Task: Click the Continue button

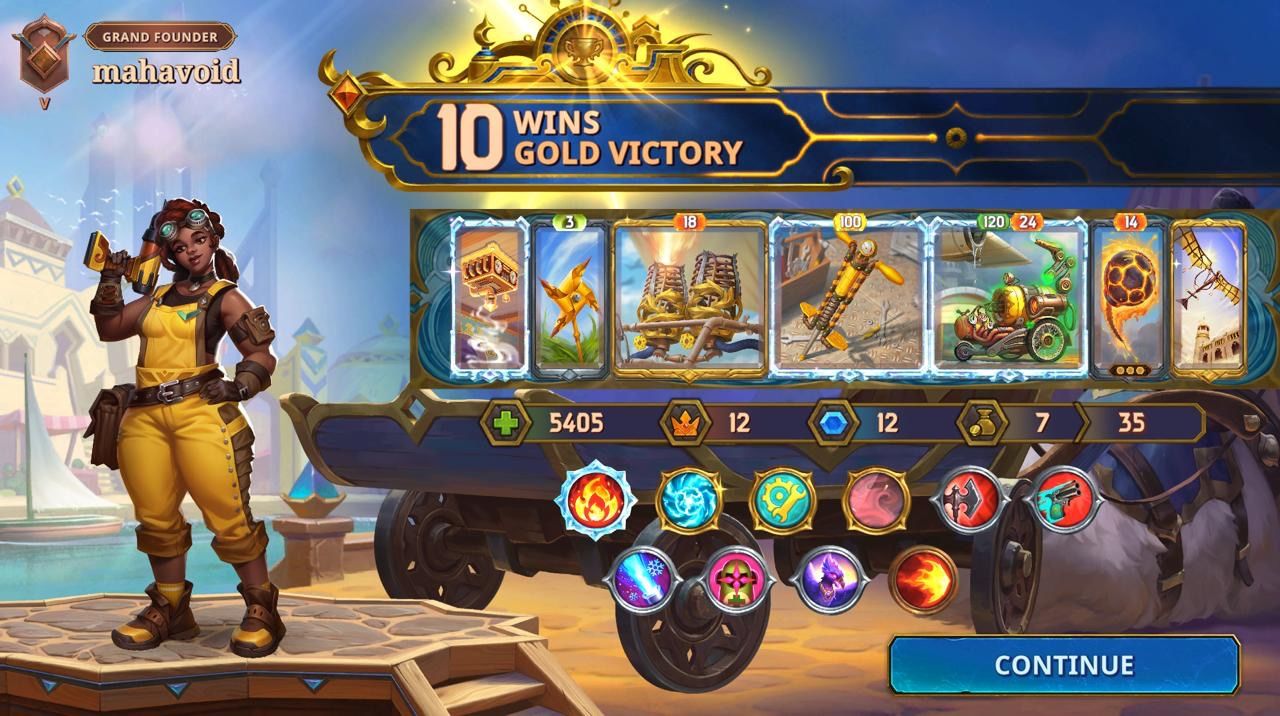Action: pyautogui.click(x=1064, y=665)
